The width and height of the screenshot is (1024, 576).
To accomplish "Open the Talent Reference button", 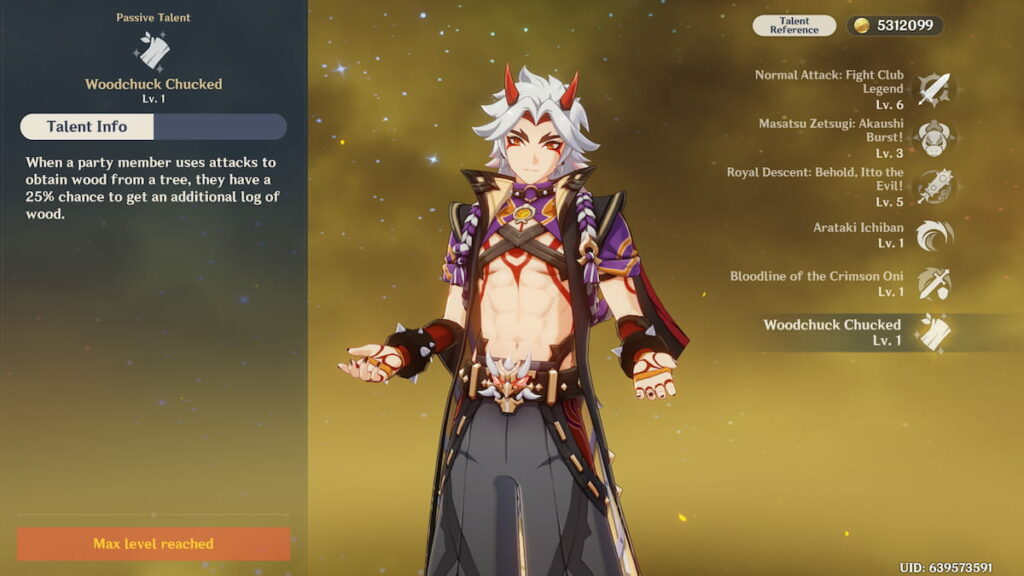I will click(x=794, y=26).
